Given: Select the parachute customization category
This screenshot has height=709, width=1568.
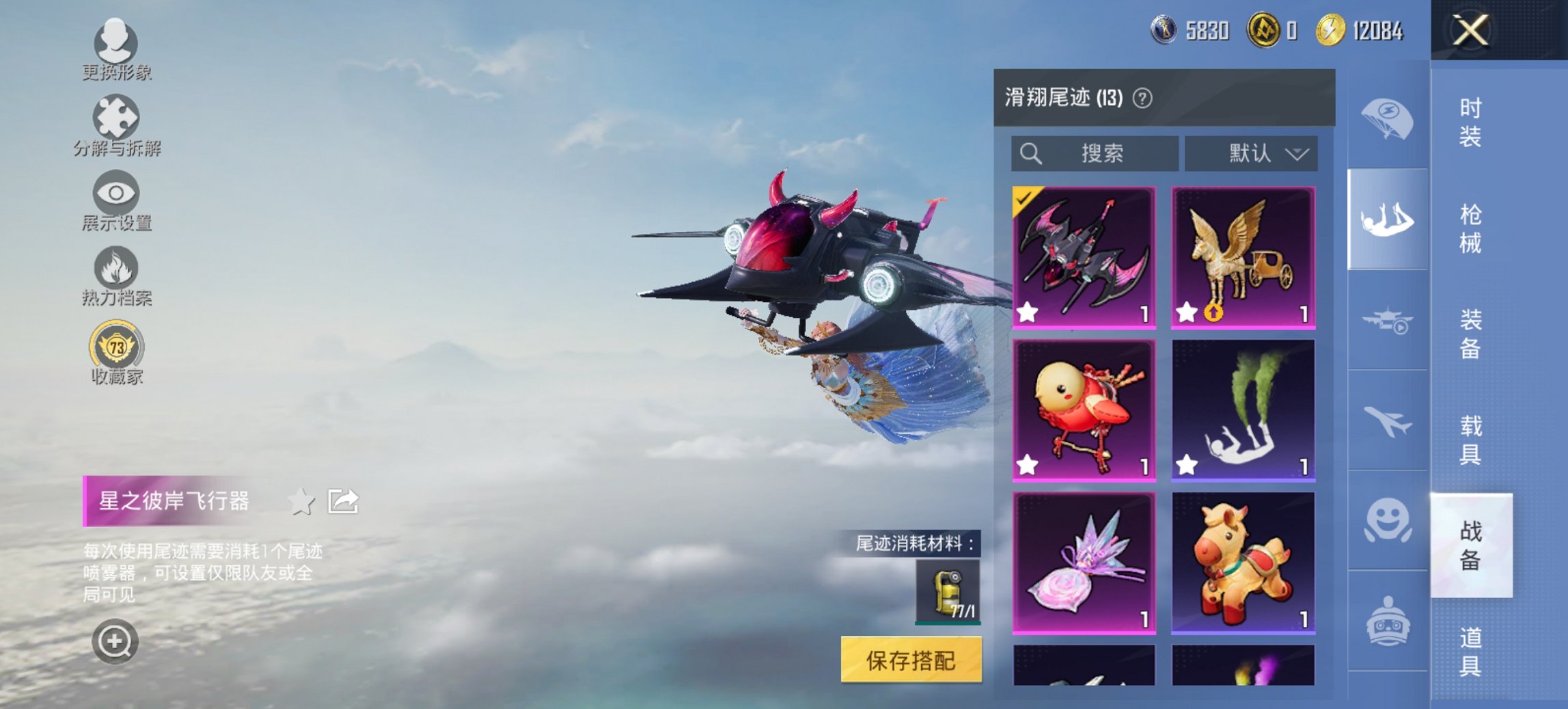Looking at the screenshot, I should tap(1387, 120).
